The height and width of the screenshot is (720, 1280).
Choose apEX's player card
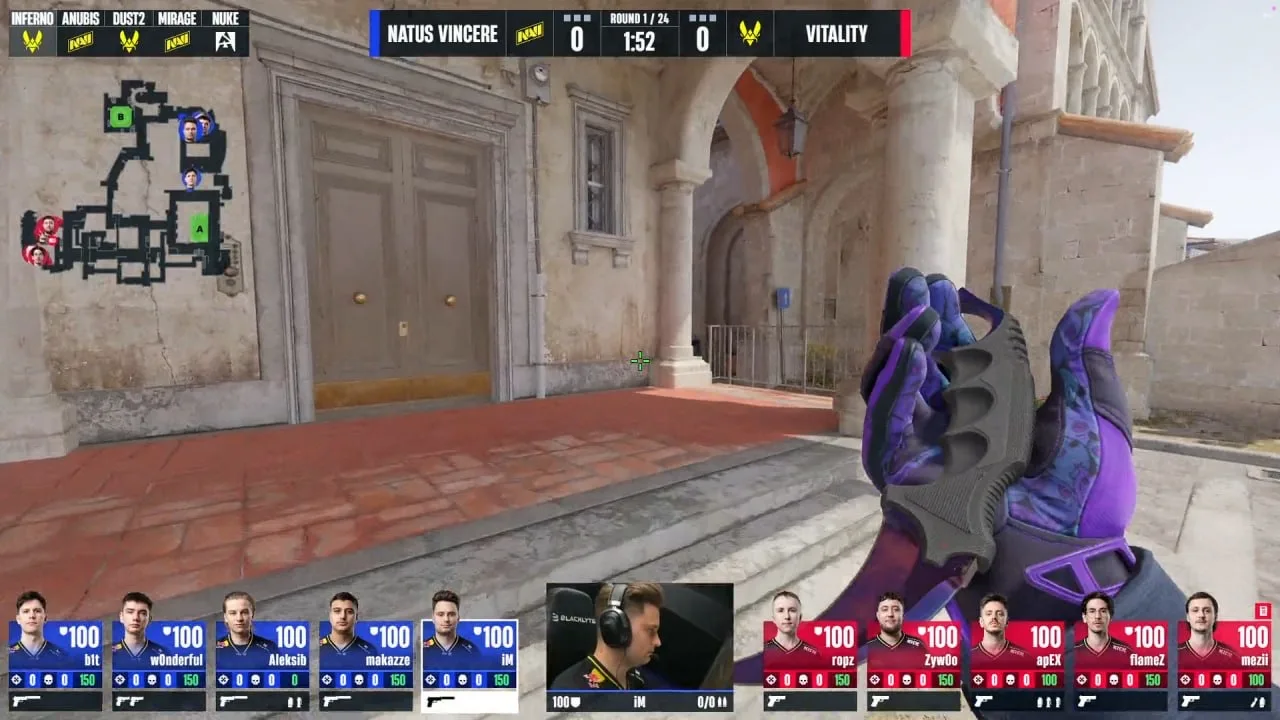tap(1017, 654)
